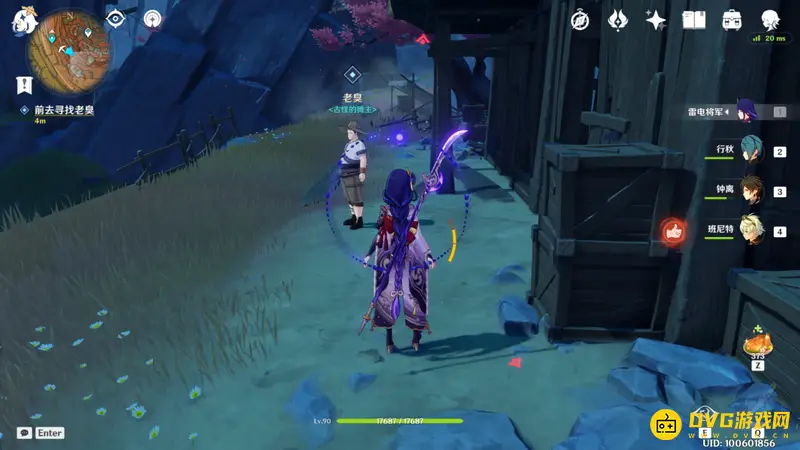Open the chat speech bubble icon
This screenshot has width=800, height=450.
(x=23, y=433)
